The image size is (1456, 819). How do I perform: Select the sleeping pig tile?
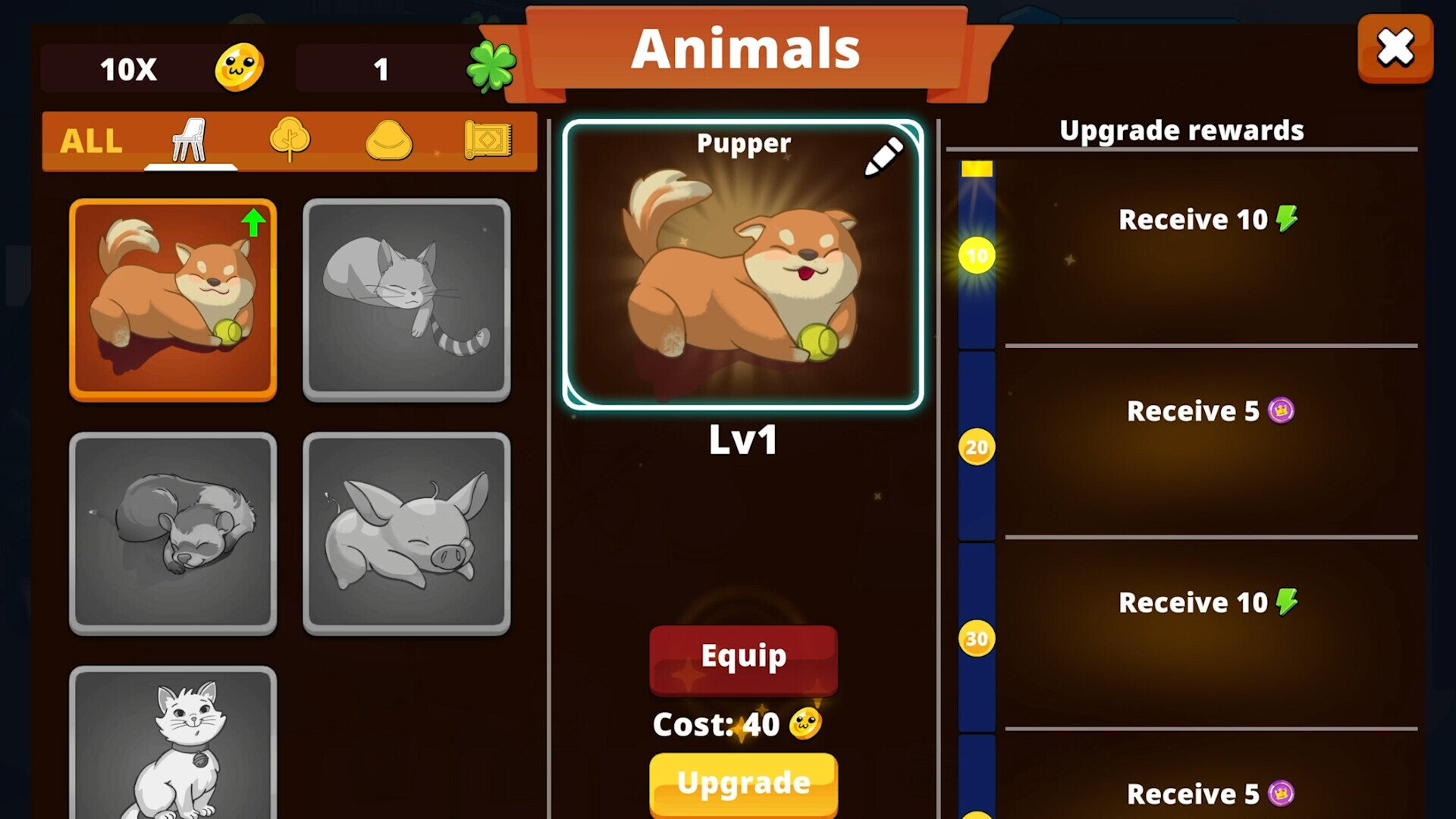pyautogui.click(x=406, y=533)
